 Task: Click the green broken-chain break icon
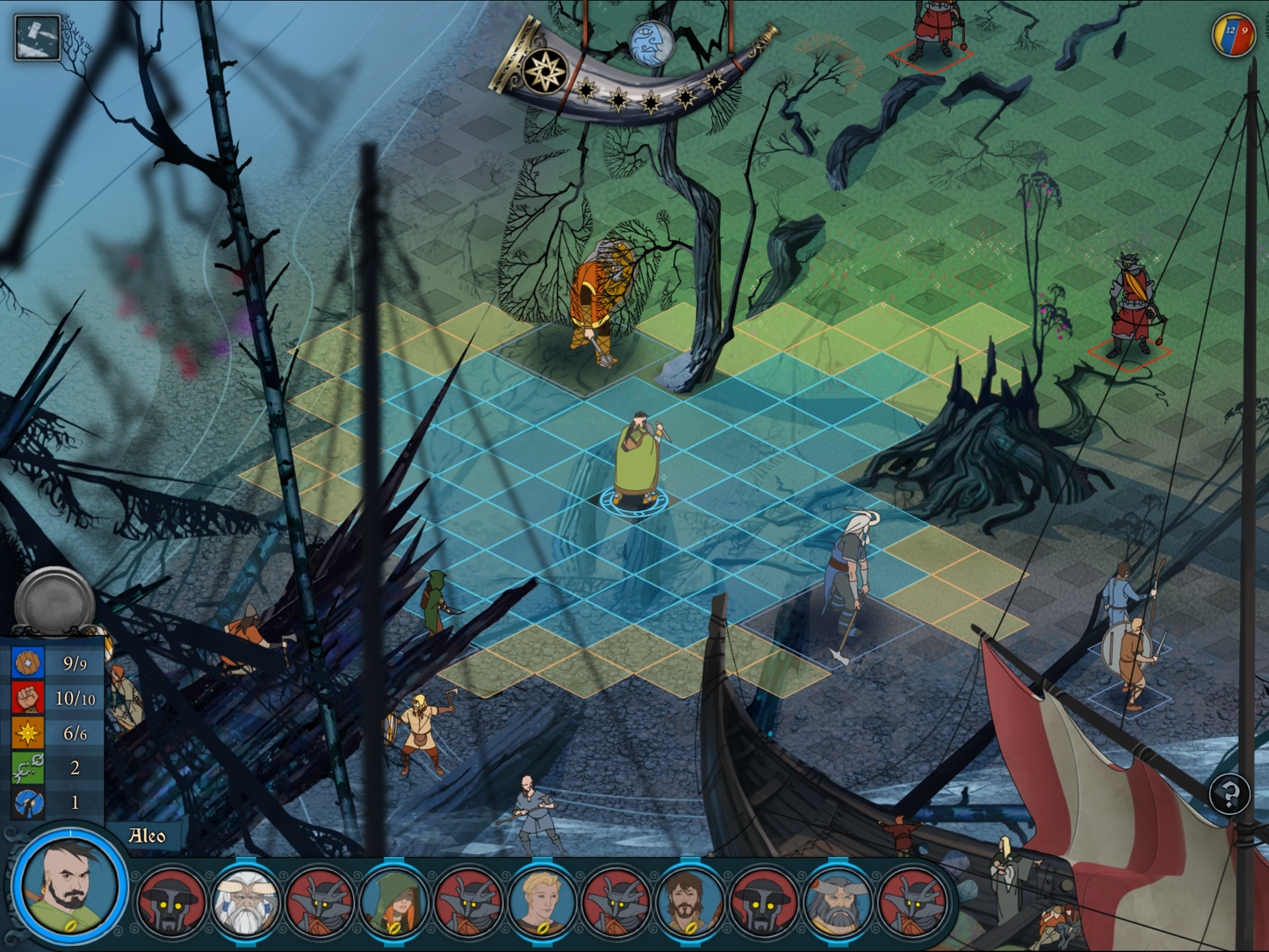coord(26,767)
